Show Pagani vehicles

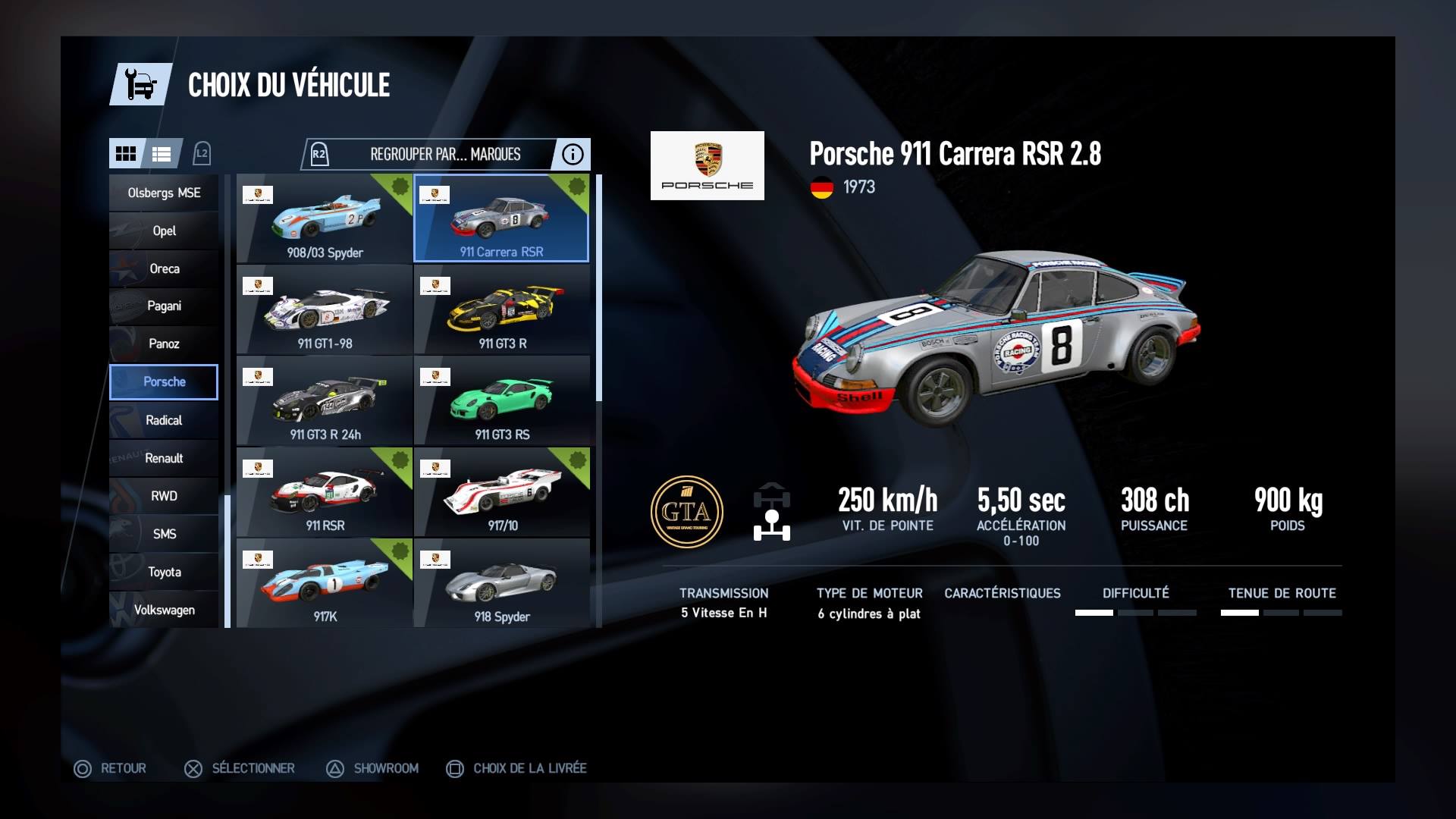164,306
